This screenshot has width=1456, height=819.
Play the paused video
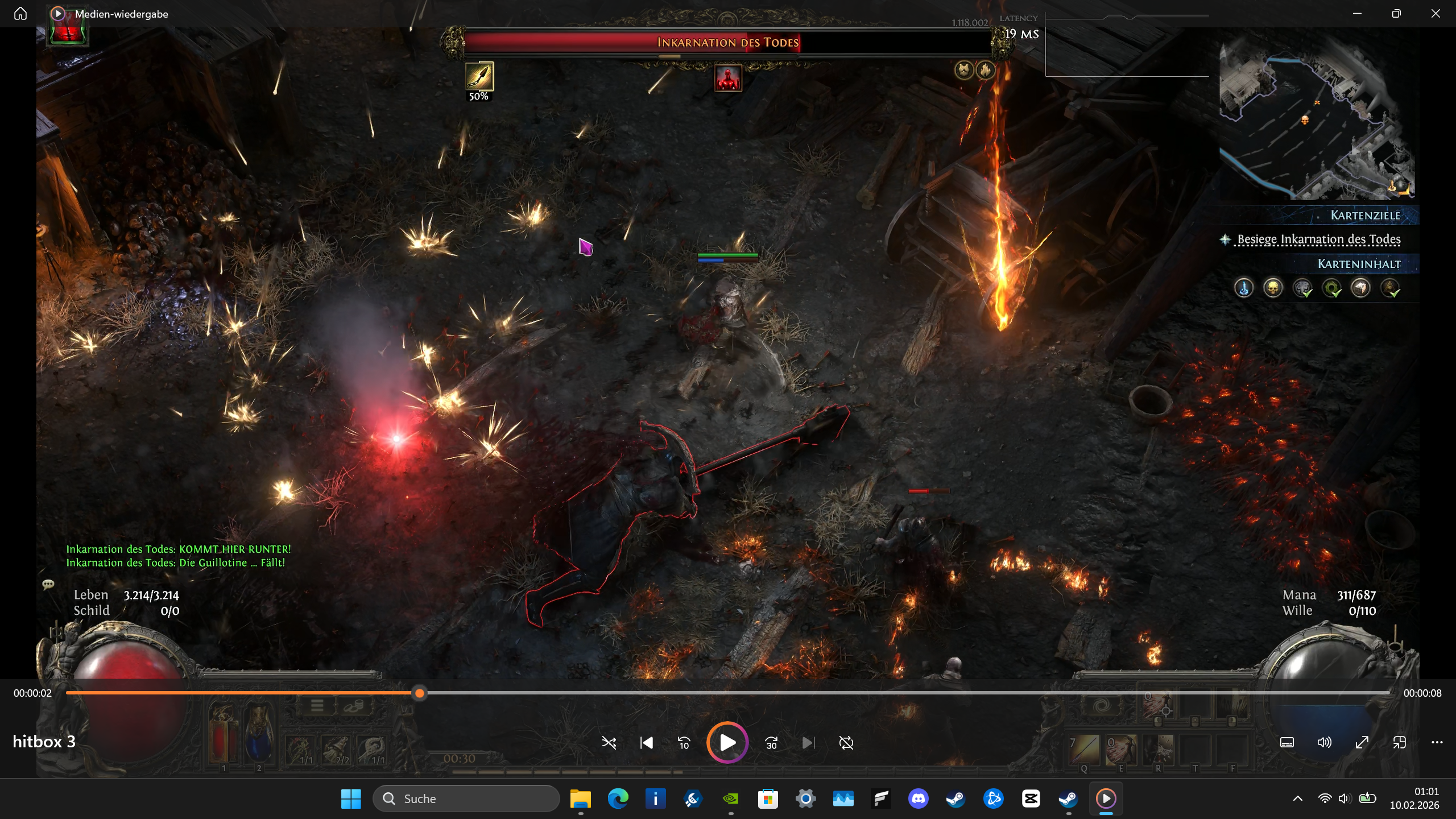point(727,743)
